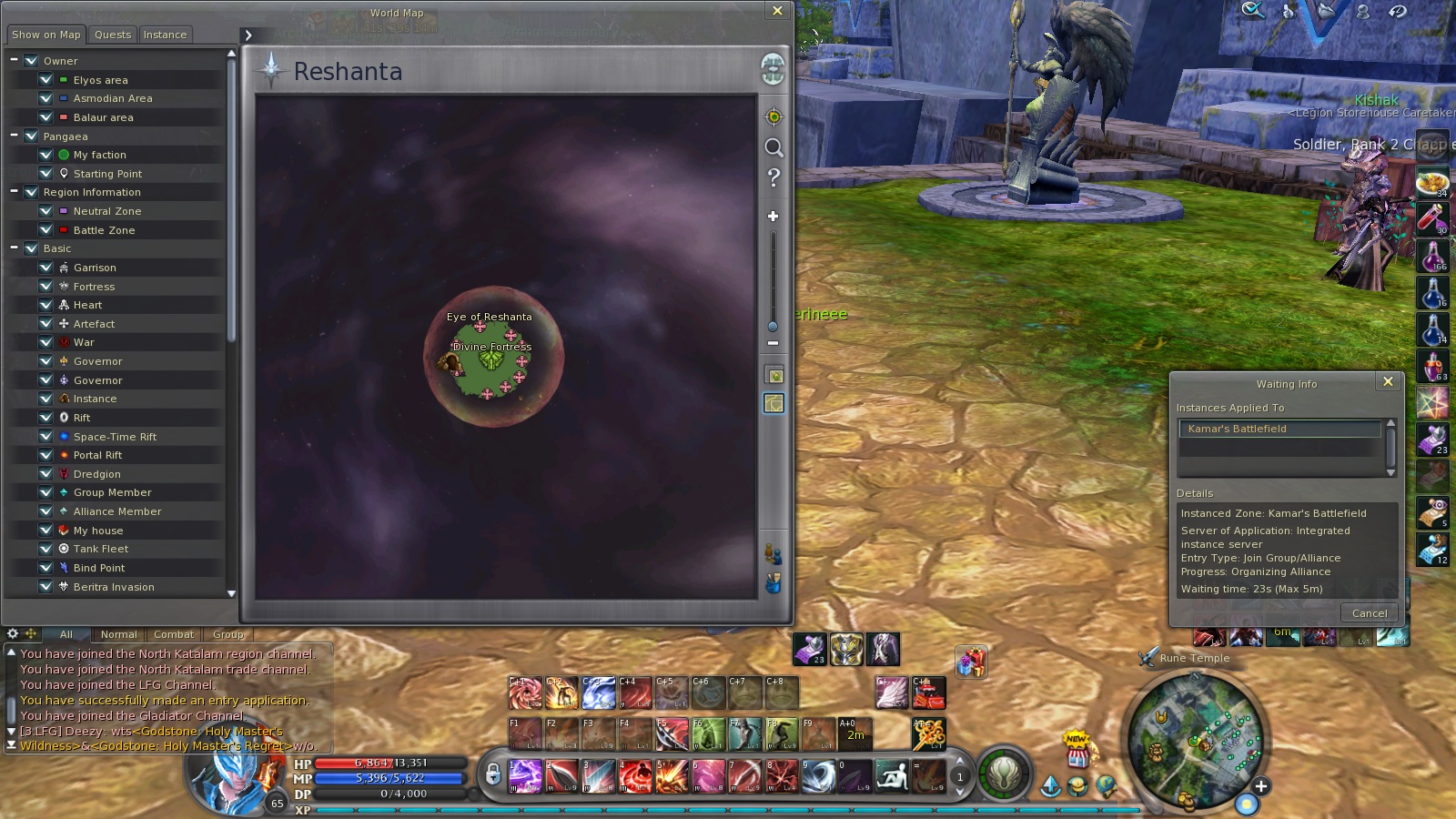Viewport: 1456px width, 819px height.
Task: Close the World Map window
Action: [777, 11]
